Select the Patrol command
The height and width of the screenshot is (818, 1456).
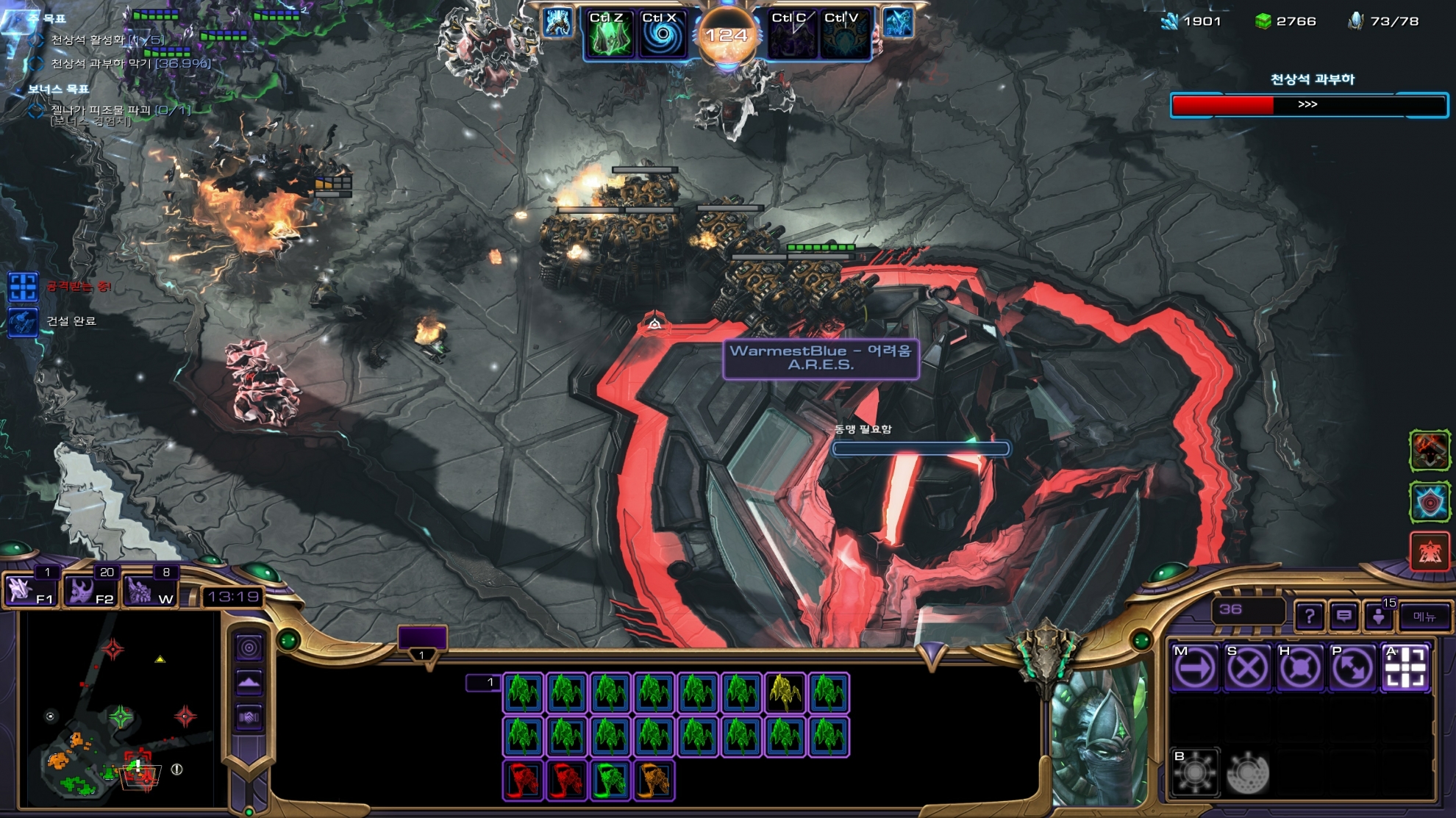tap(1352, 668)
